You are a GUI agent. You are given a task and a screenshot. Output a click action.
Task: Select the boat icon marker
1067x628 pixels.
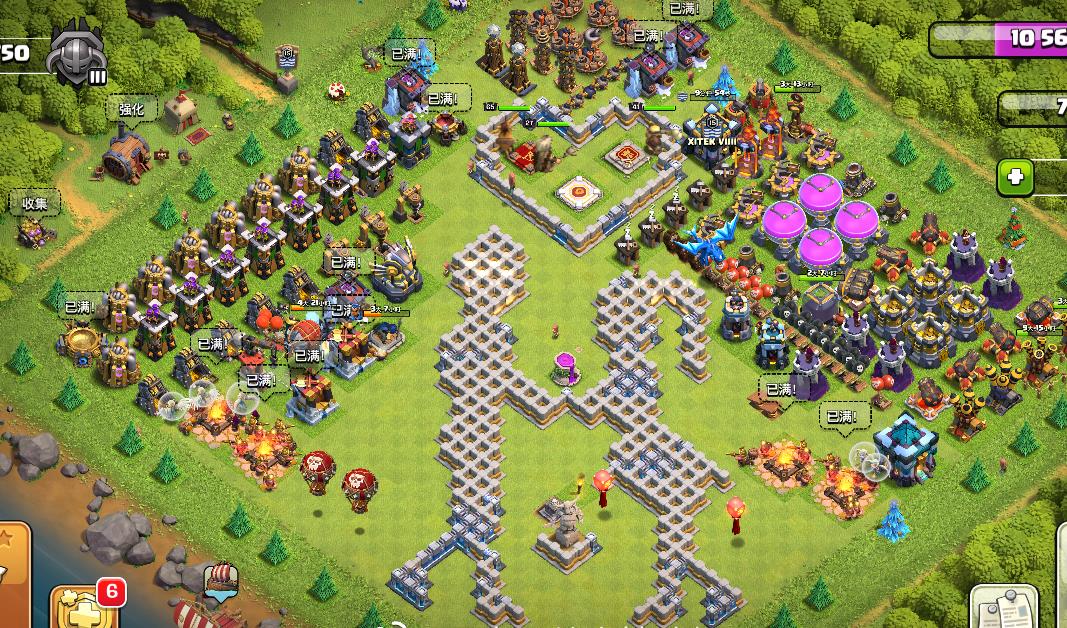click(x=220, y=578)
